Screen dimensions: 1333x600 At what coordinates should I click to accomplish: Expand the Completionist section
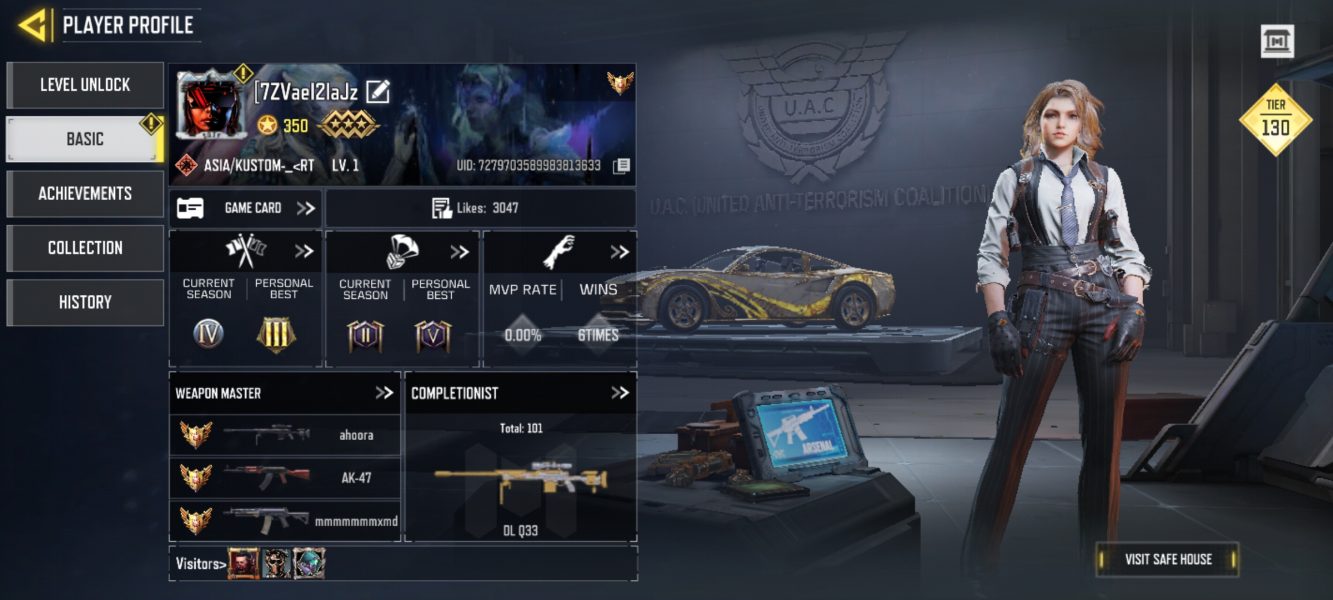(x=620, y=393)
